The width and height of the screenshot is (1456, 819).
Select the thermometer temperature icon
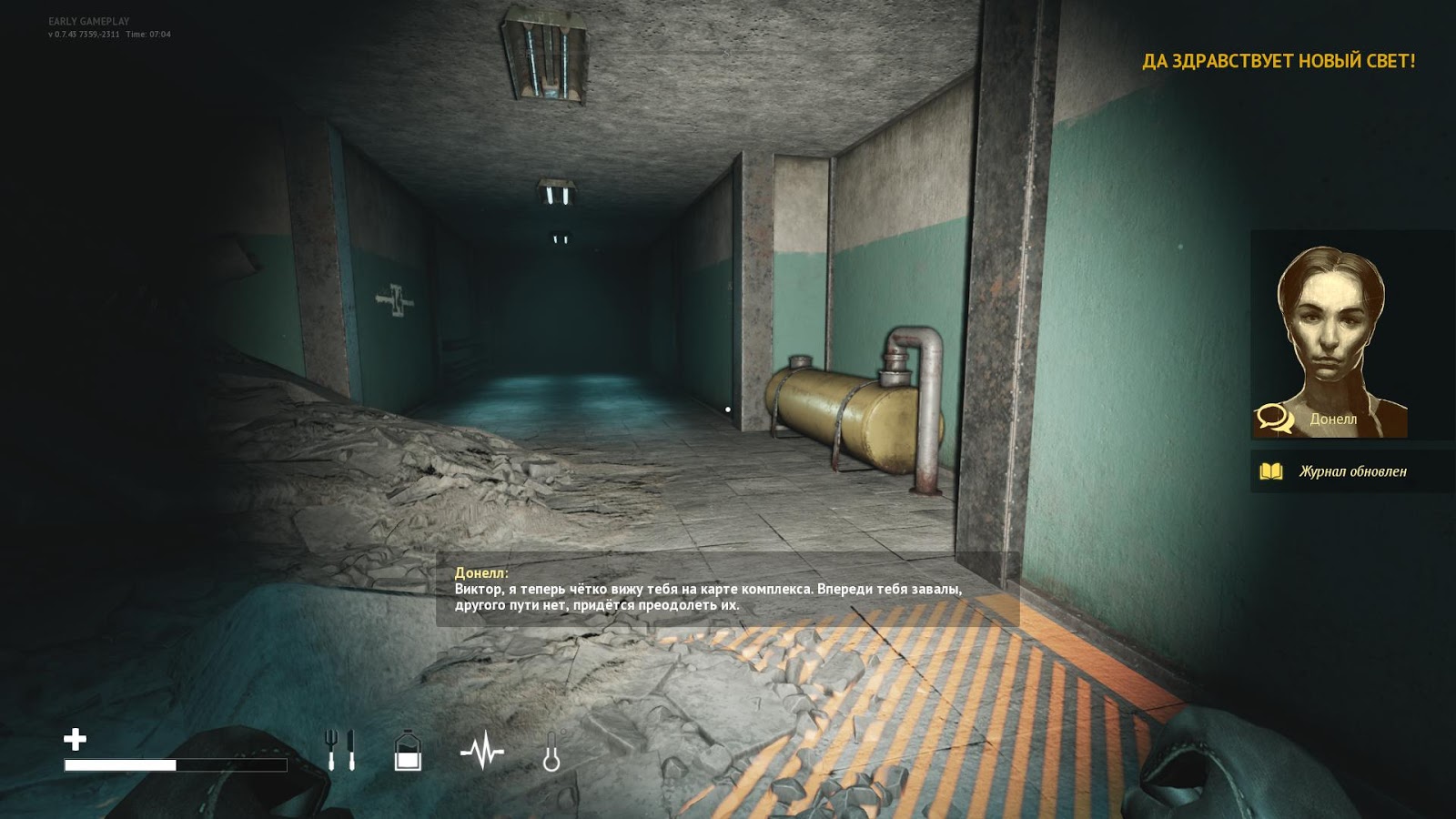tap(550, 751)
